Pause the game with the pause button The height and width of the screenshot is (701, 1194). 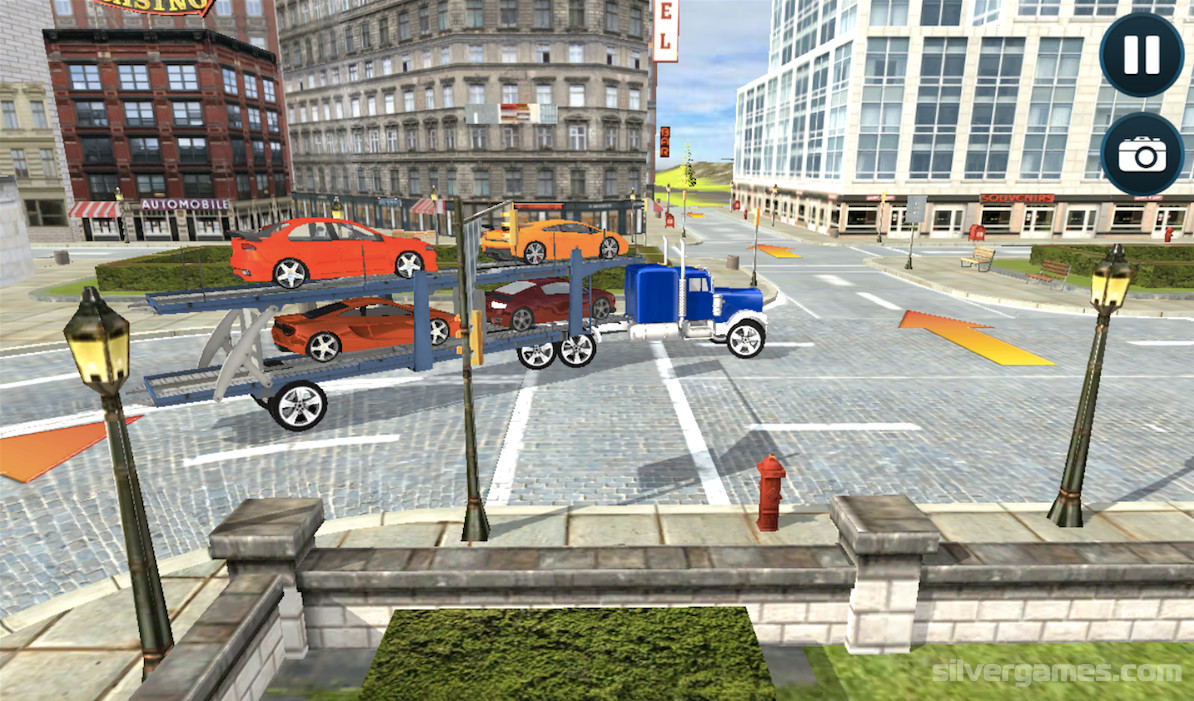1141,55
